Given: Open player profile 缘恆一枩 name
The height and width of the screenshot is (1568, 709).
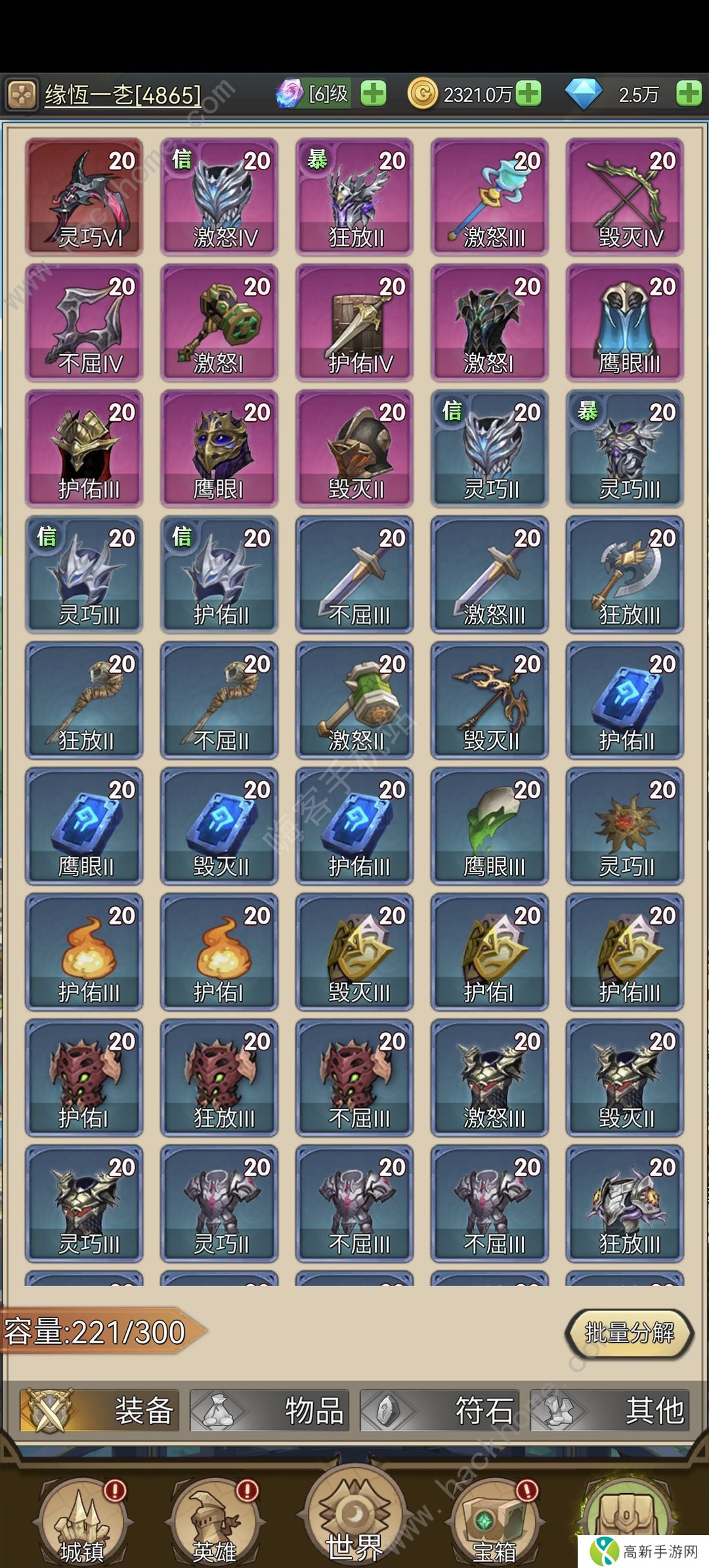Looking at the screenshot, I should click(x=122, y=95).
